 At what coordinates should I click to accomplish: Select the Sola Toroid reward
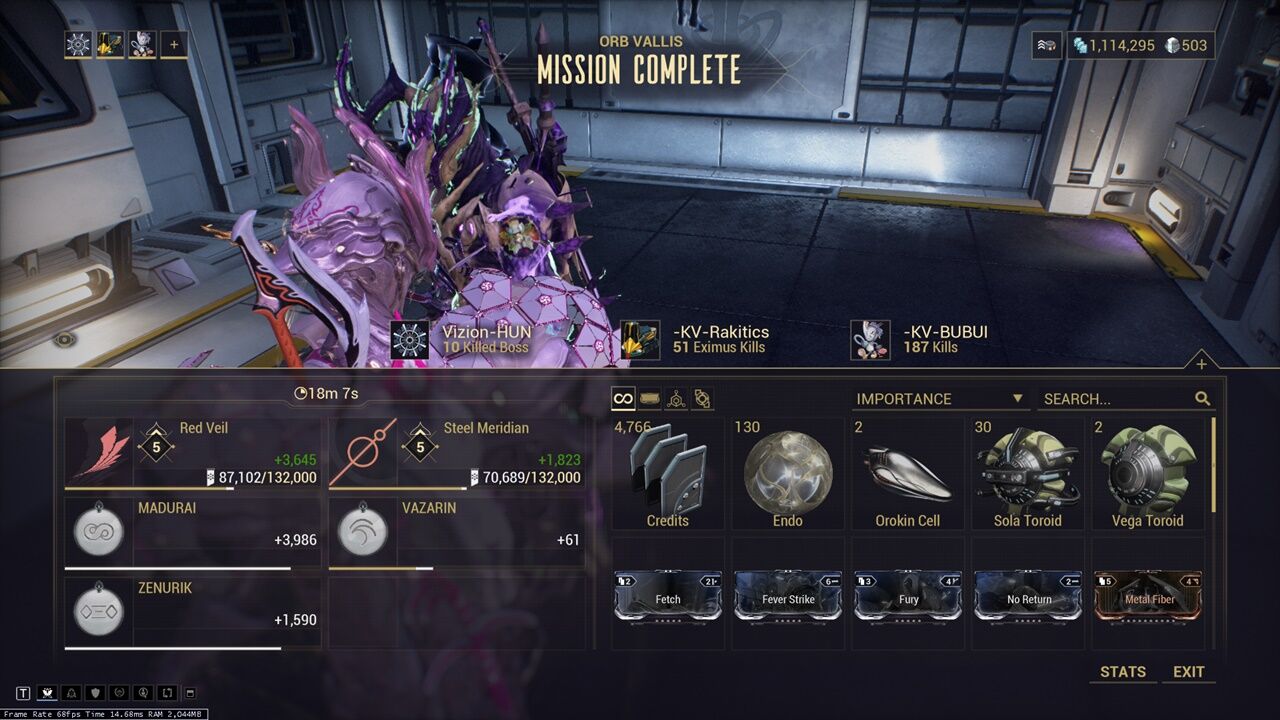[1028, 474]
